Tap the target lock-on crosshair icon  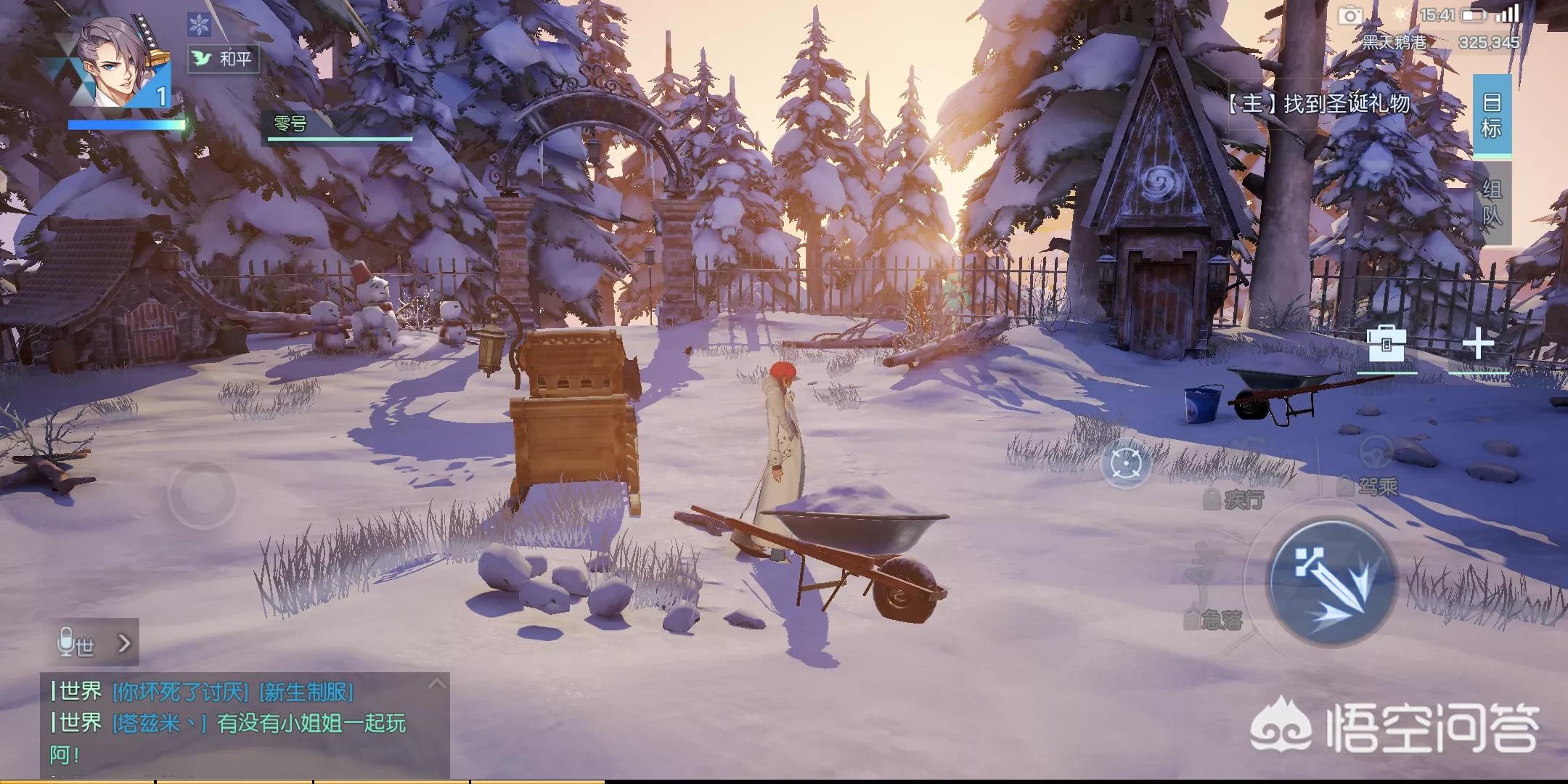[1126, 463]
